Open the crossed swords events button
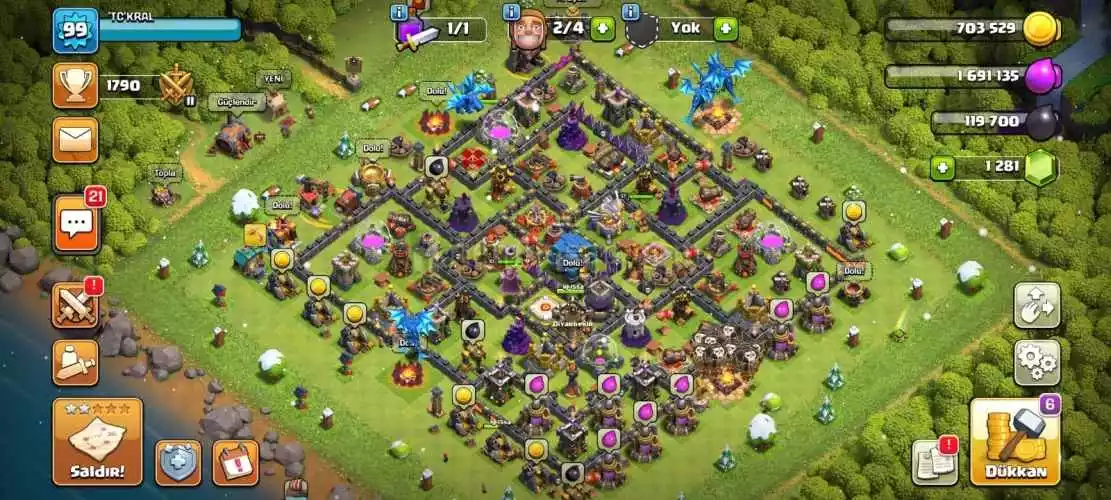Screen dimensions: 1111x500 click(x=75, y=304)
